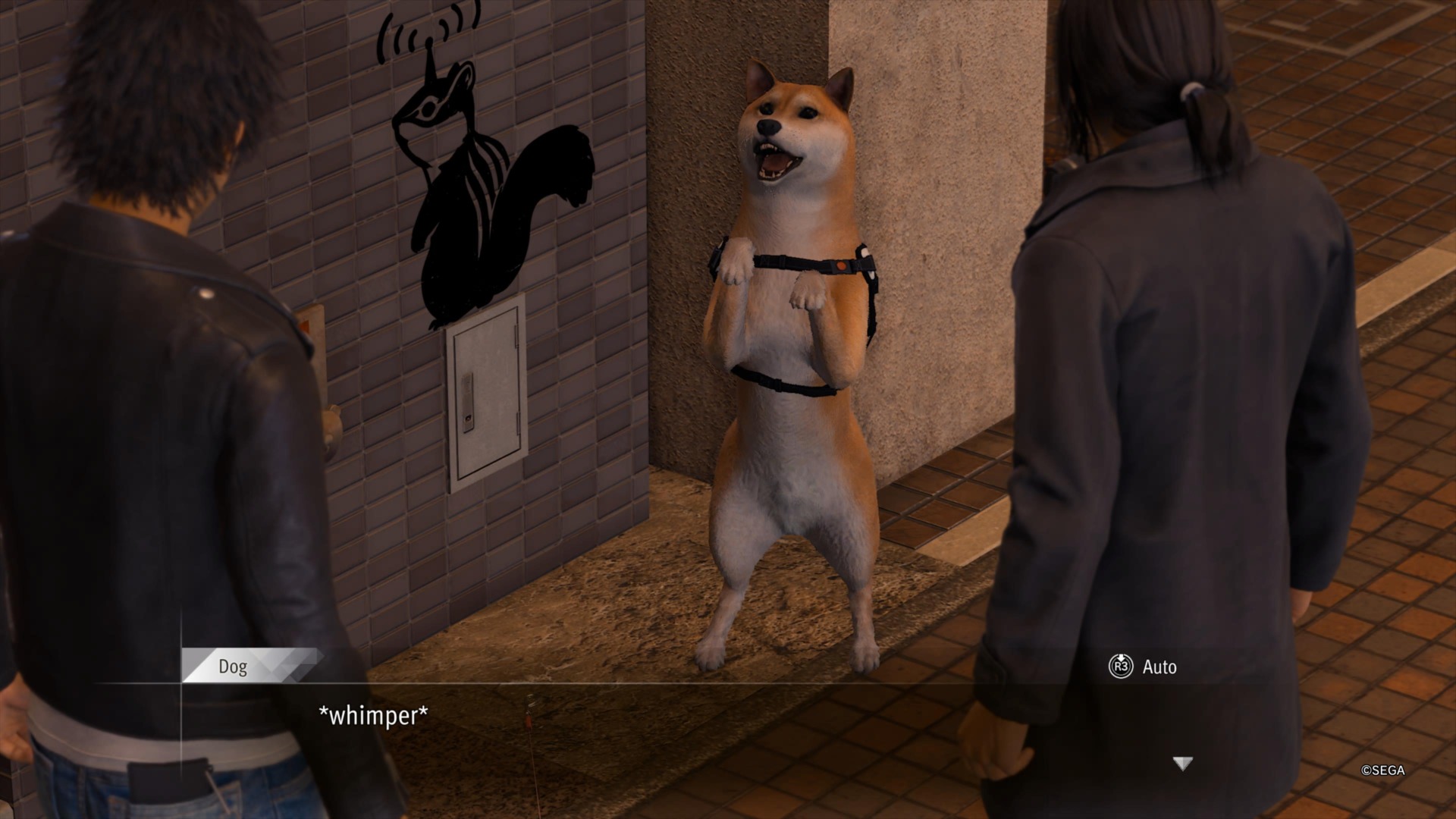This screenshot has height=819, width=1456.
Task: Continue dialogue via the downward triangle indicator
Action: [x=1182, y=764]
